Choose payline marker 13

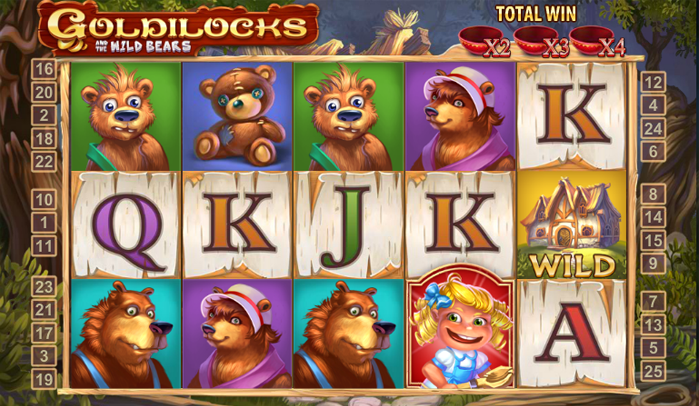pos(653,325)
